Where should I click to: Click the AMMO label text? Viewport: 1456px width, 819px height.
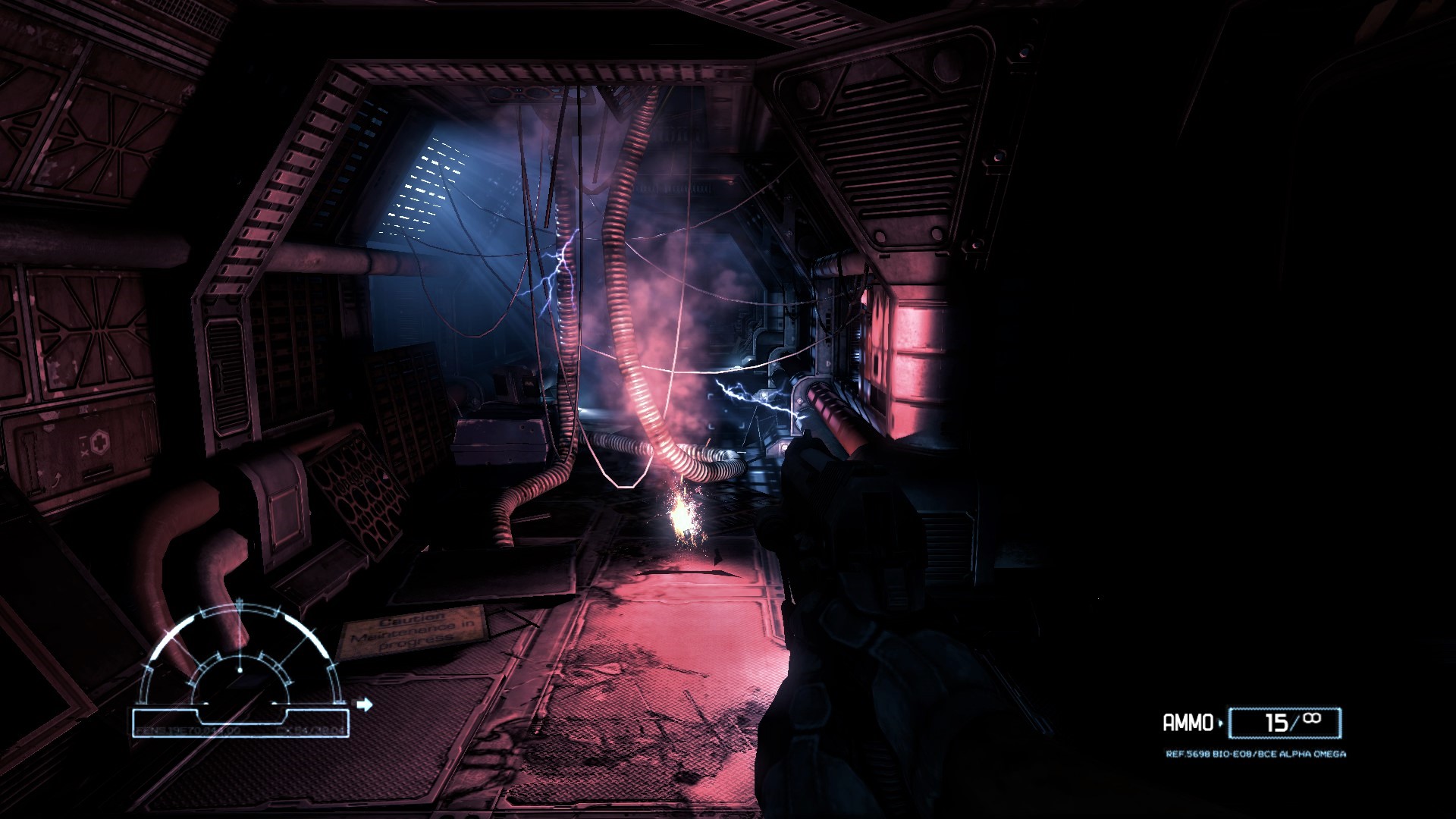tap(1188, 722)
